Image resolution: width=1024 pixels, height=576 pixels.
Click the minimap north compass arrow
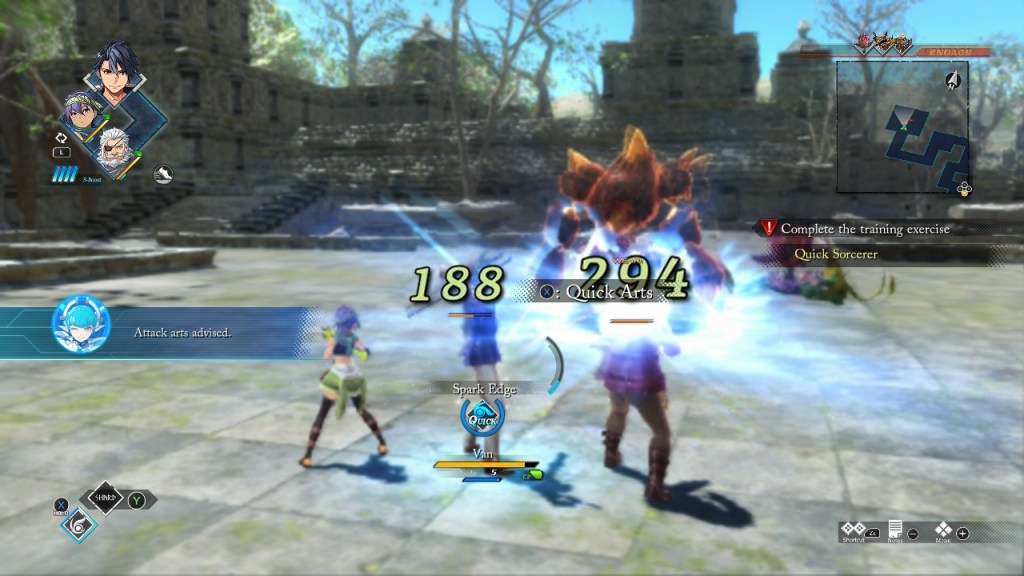click(x=954, y=78)
